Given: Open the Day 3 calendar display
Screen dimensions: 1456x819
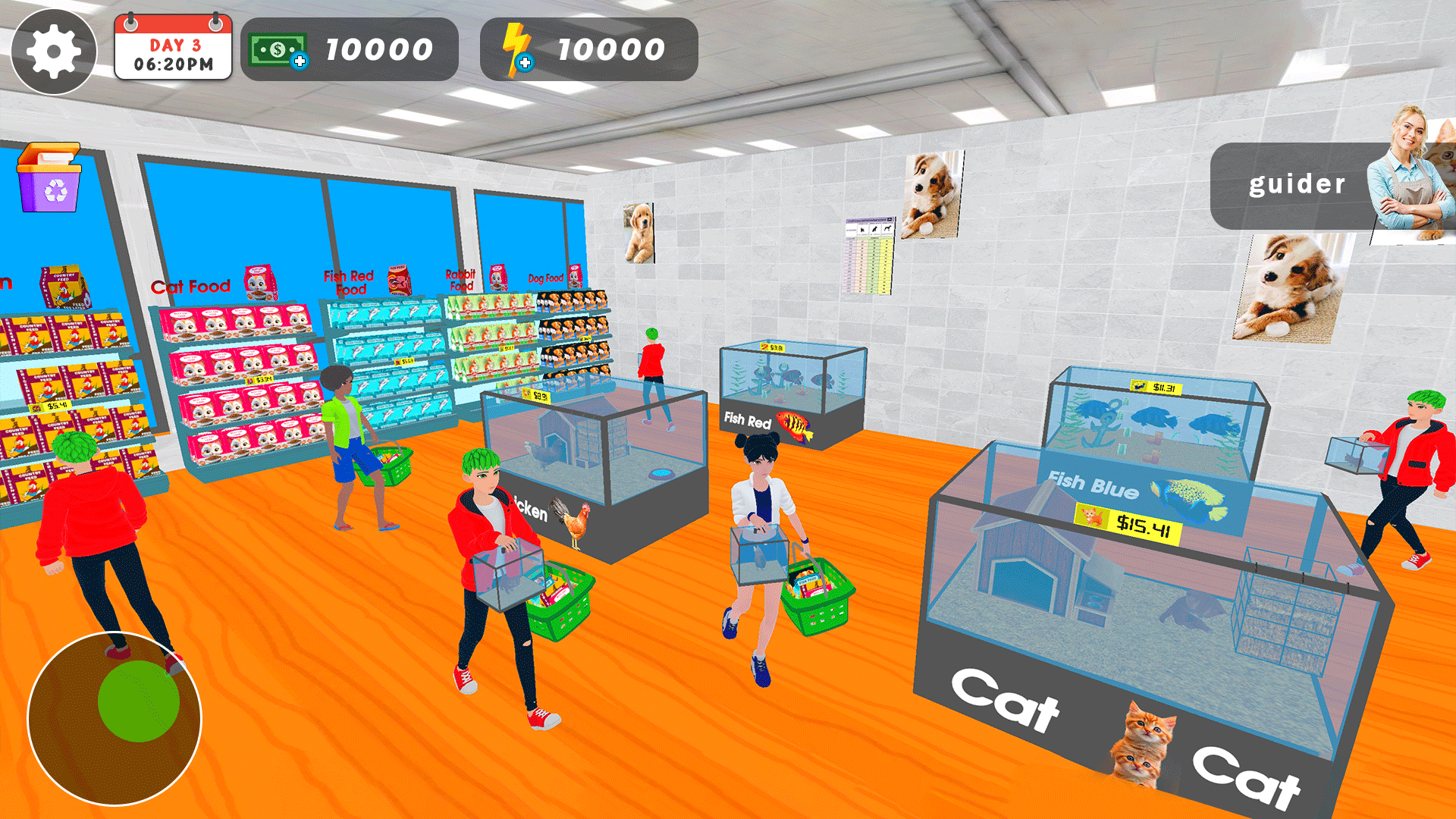Looking at the screenshot, I should tap(171, 49).
